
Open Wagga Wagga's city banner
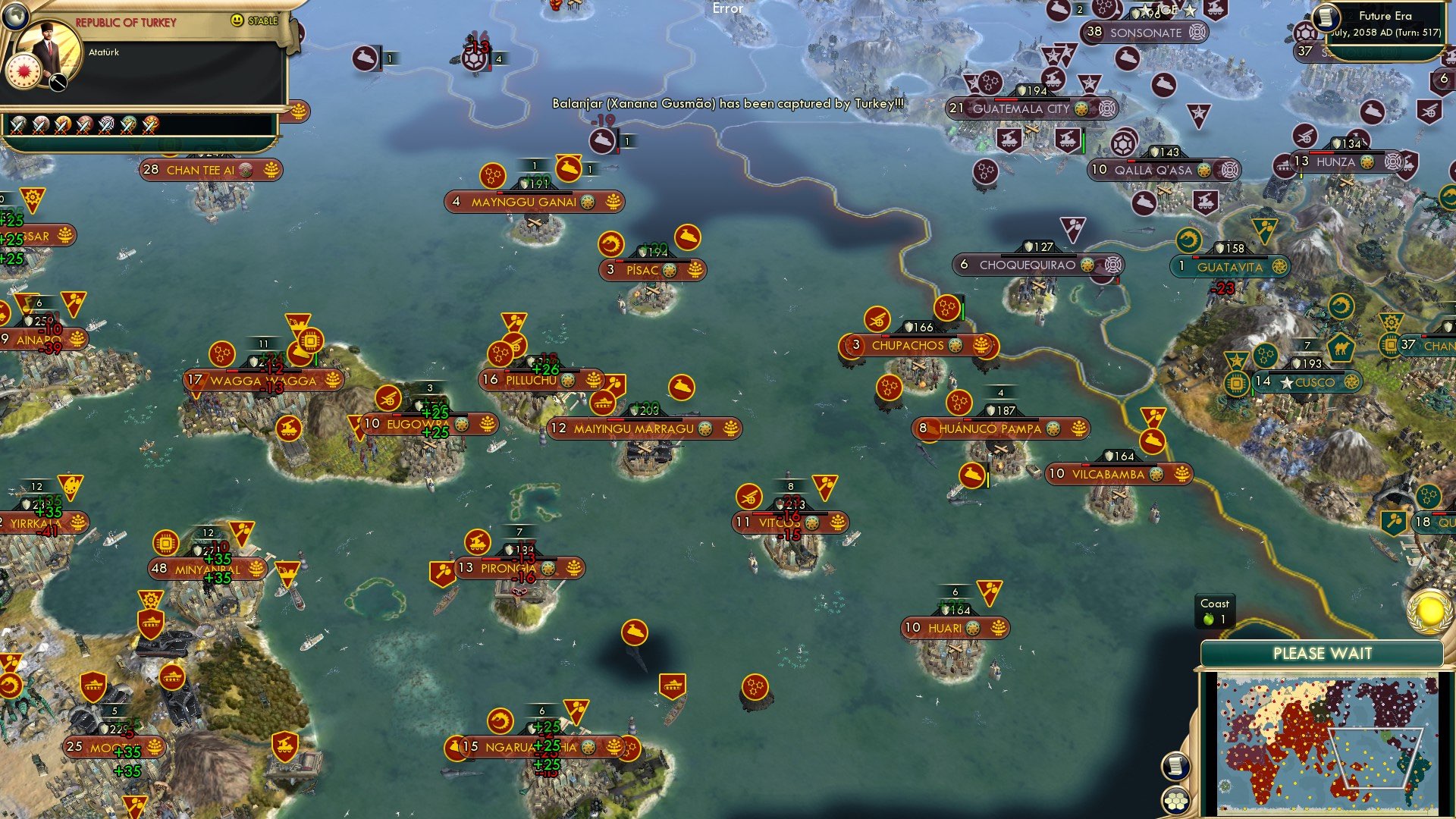[x=263, y=380]
